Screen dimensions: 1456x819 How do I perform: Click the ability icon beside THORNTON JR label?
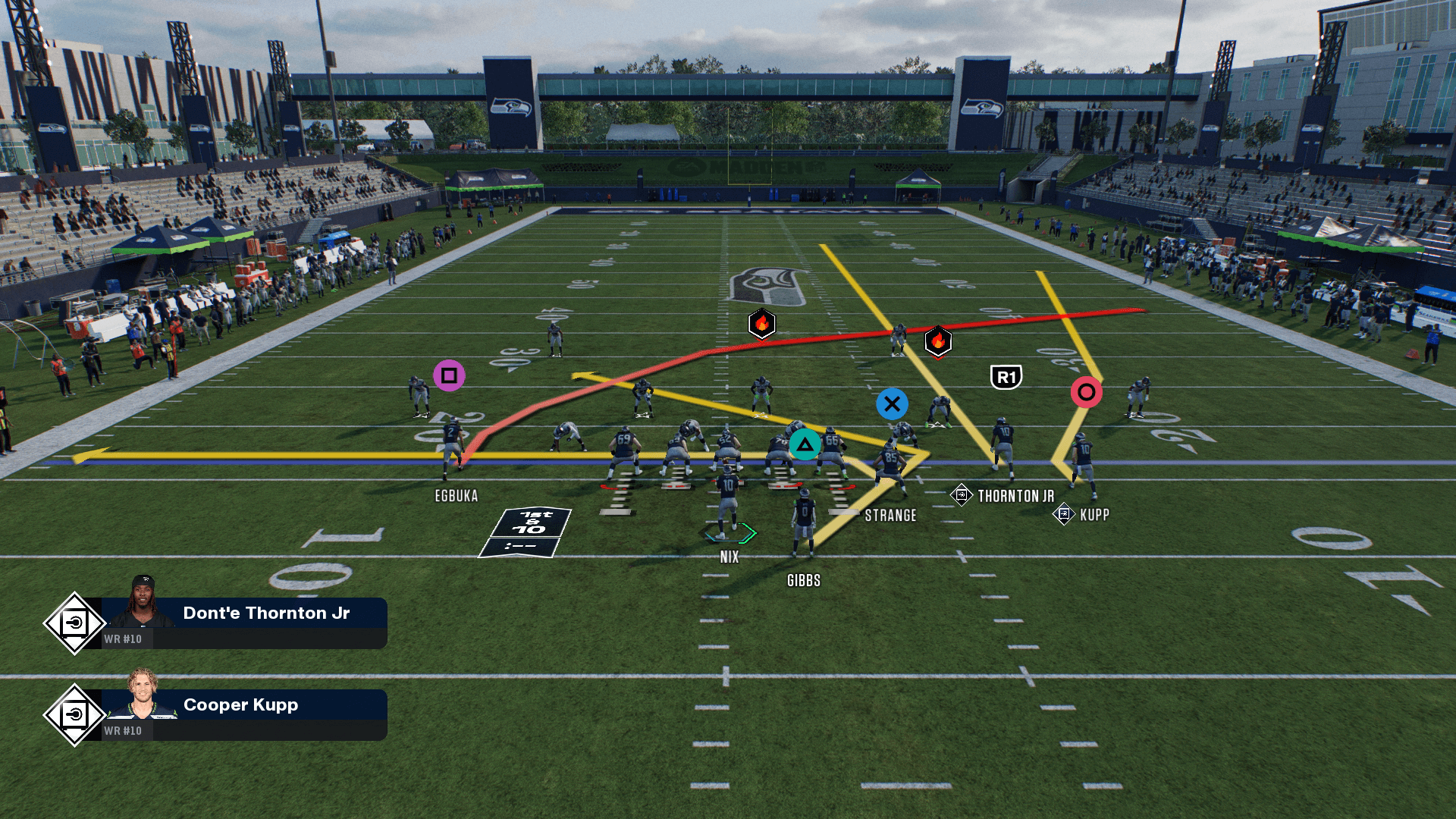(961, 495)
